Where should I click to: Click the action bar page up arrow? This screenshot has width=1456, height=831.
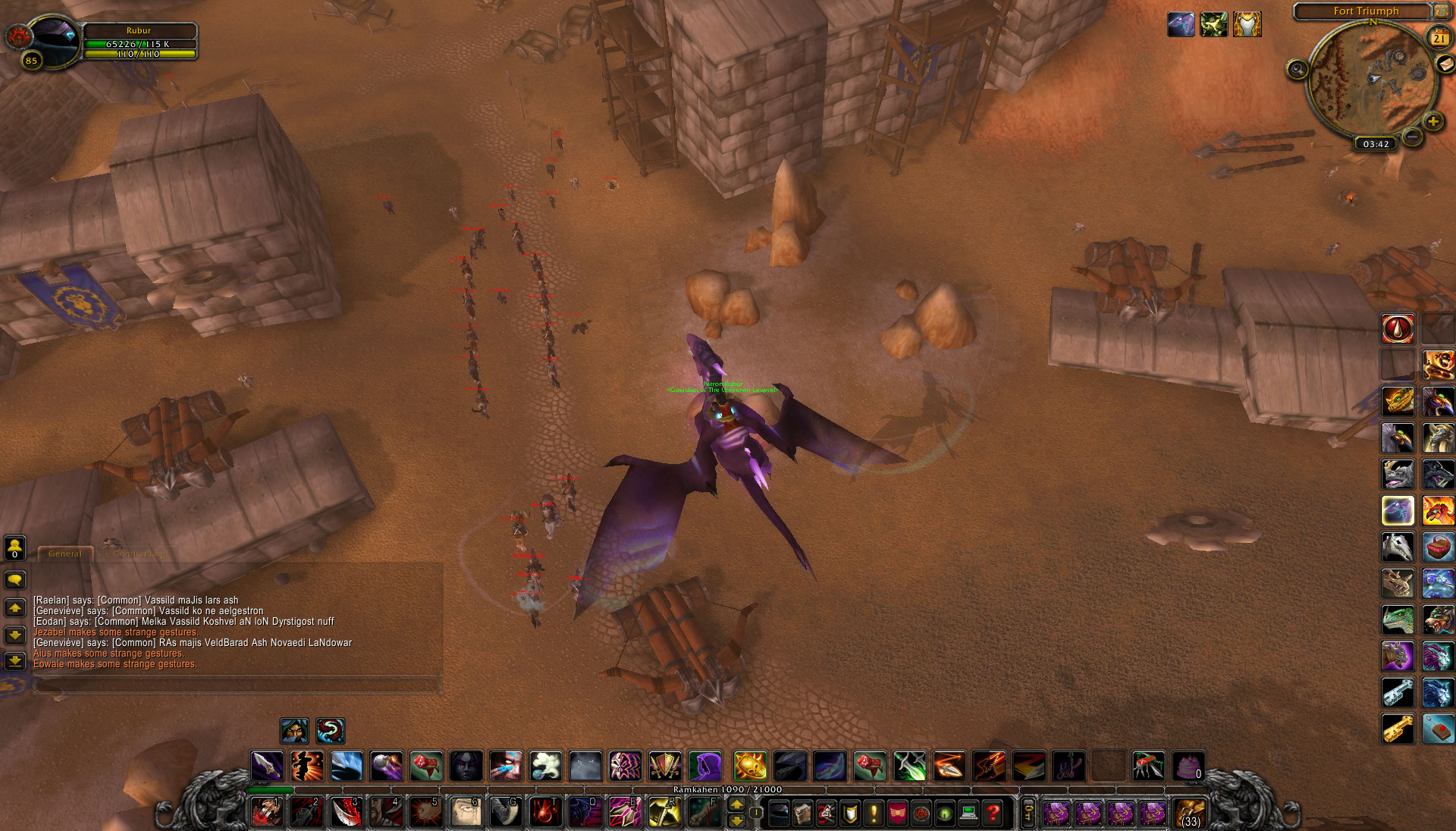click(x=736, y=805)
